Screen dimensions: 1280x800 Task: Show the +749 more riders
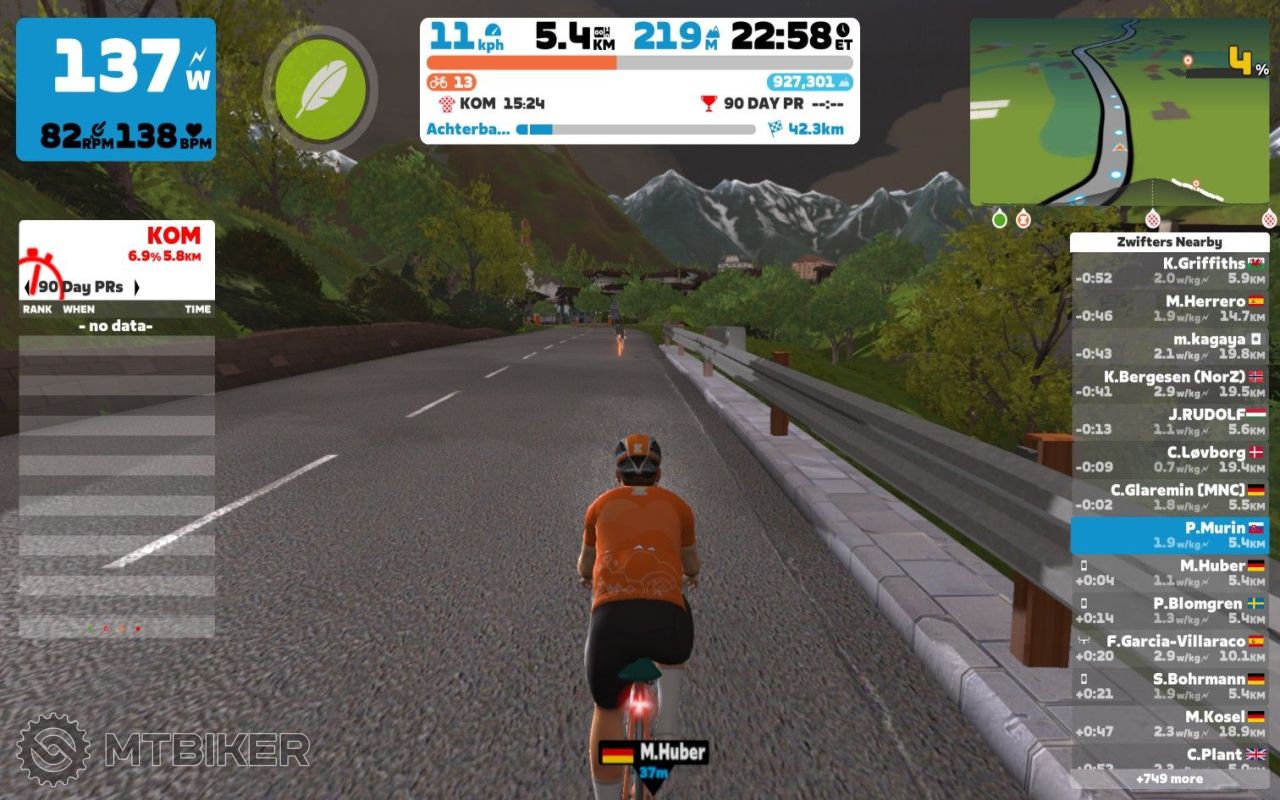(1169, 778)
